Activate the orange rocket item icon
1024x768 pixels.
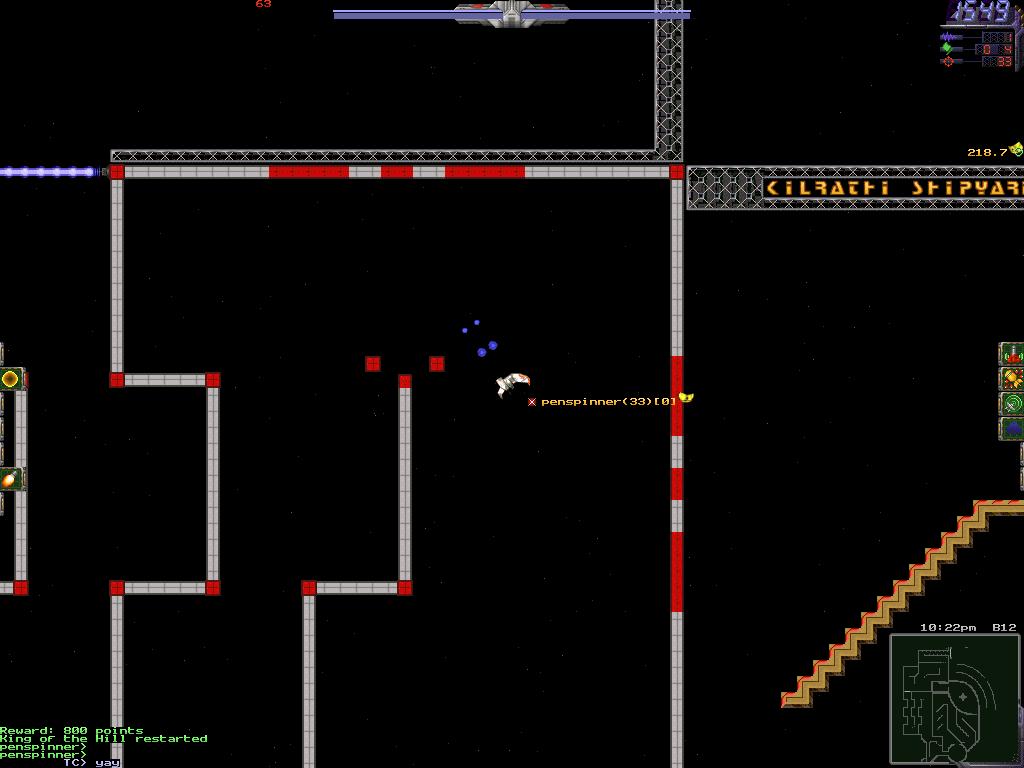click(x=10, y=479)
